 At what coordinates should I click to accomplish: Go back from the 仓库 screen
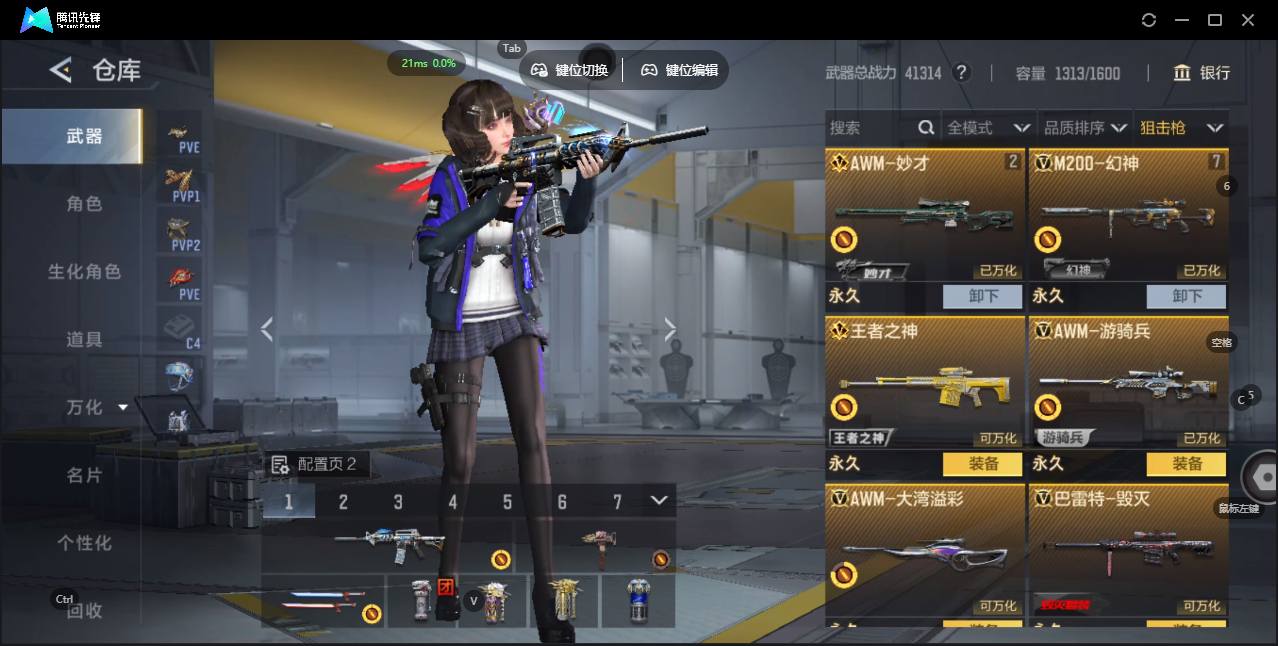[x=61, y=70]
